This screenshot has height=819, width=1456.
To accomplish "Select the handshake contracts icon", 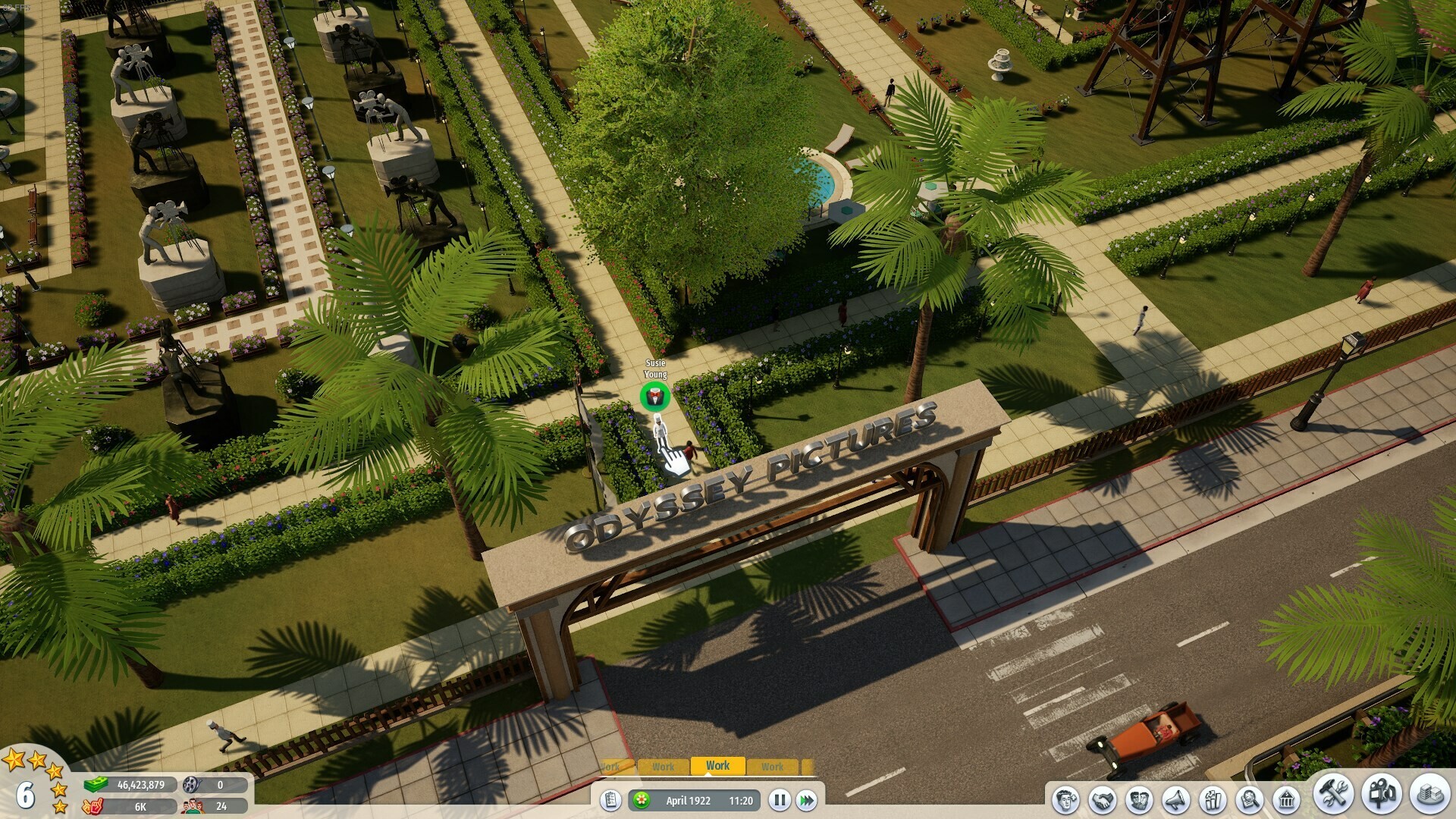I will click(1103, 799).
